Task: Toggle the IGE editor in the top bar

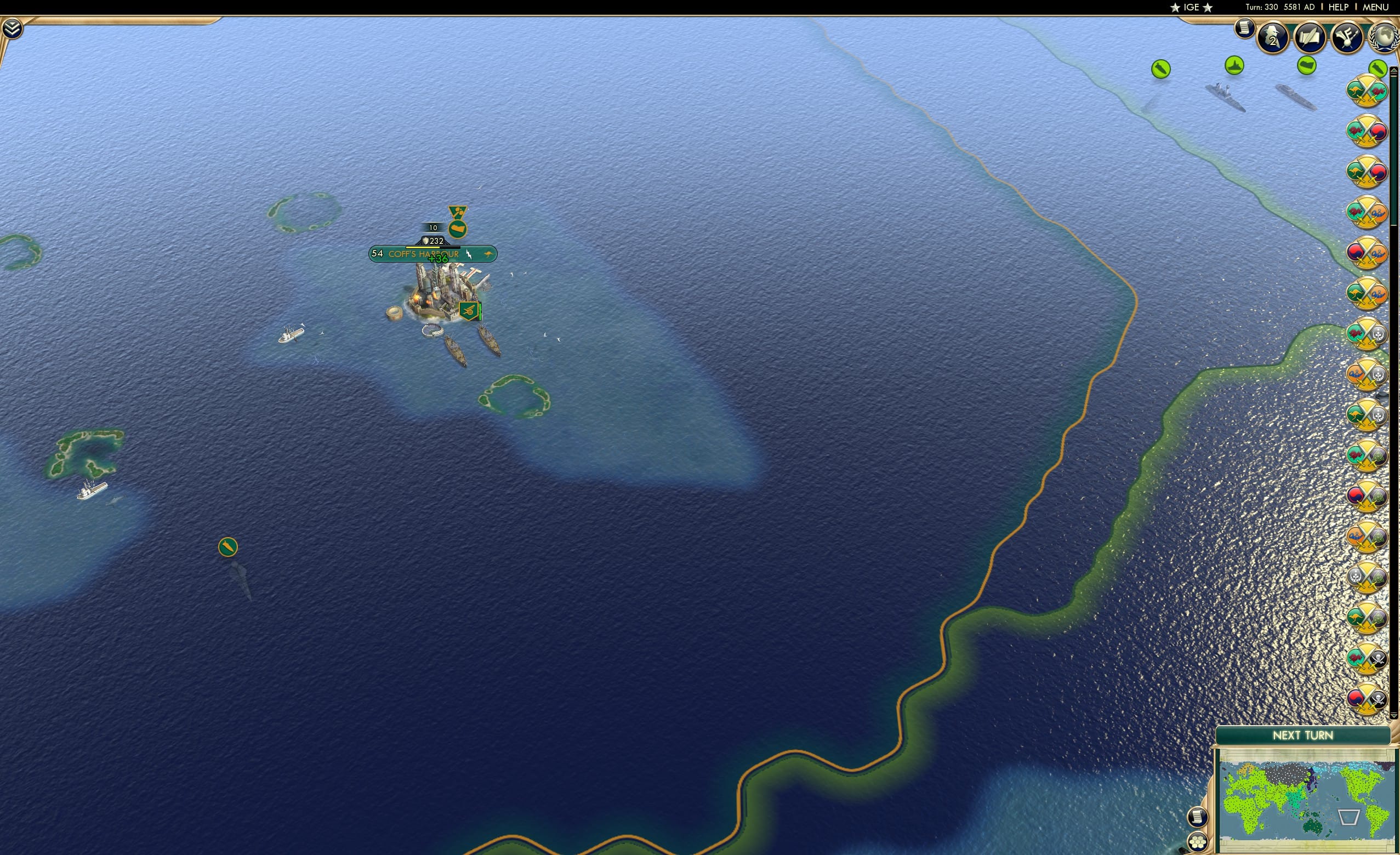Action: click(x=1191, y=7)
